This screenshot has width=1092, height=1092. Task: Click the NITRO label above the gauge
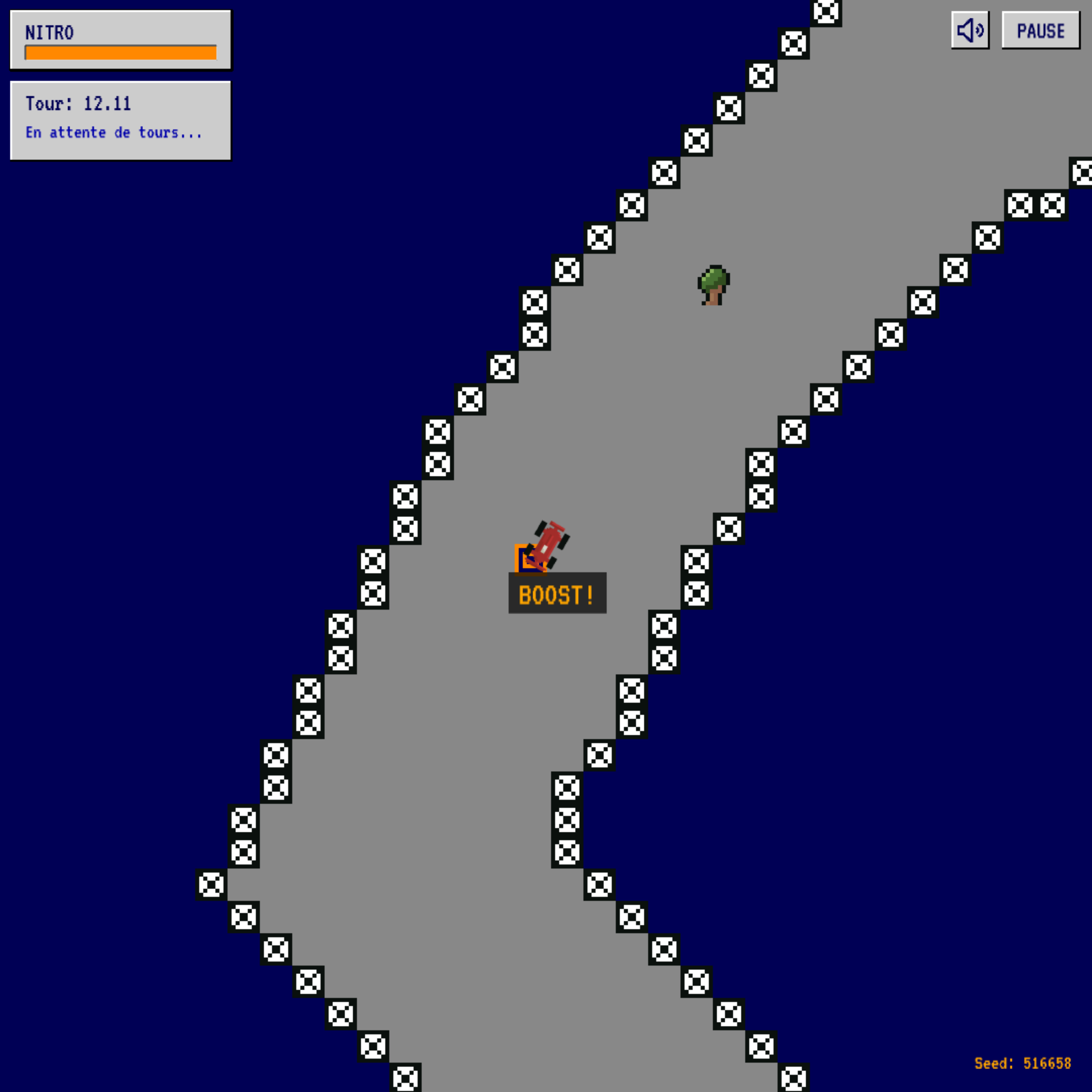point(50,33)
